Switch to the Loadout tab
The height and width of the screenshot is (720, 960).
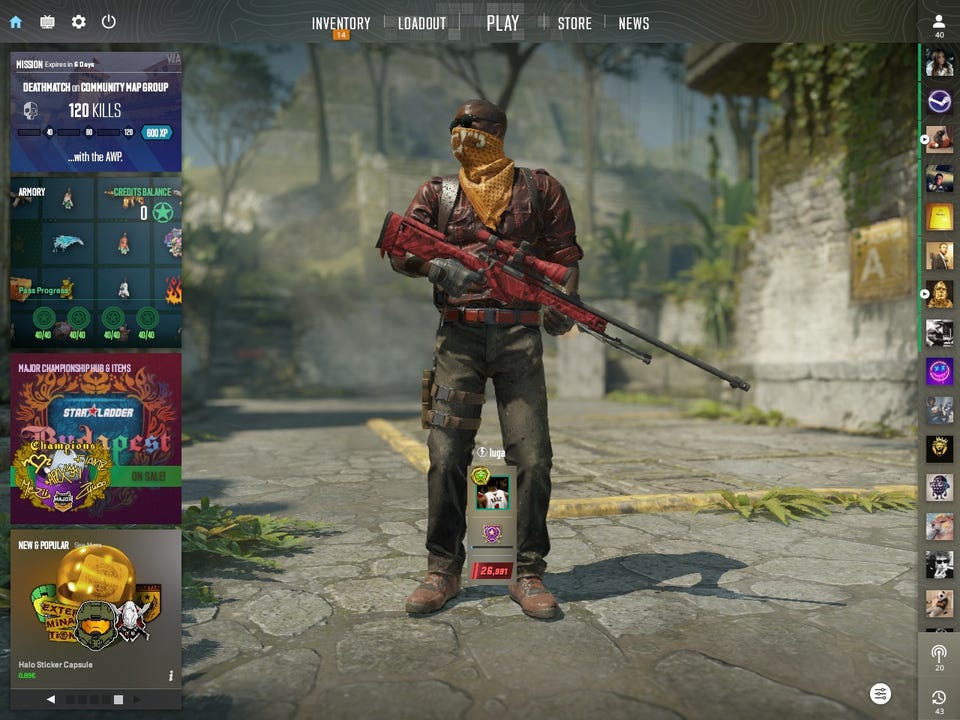pyautogui.click(x=422, y=23)
